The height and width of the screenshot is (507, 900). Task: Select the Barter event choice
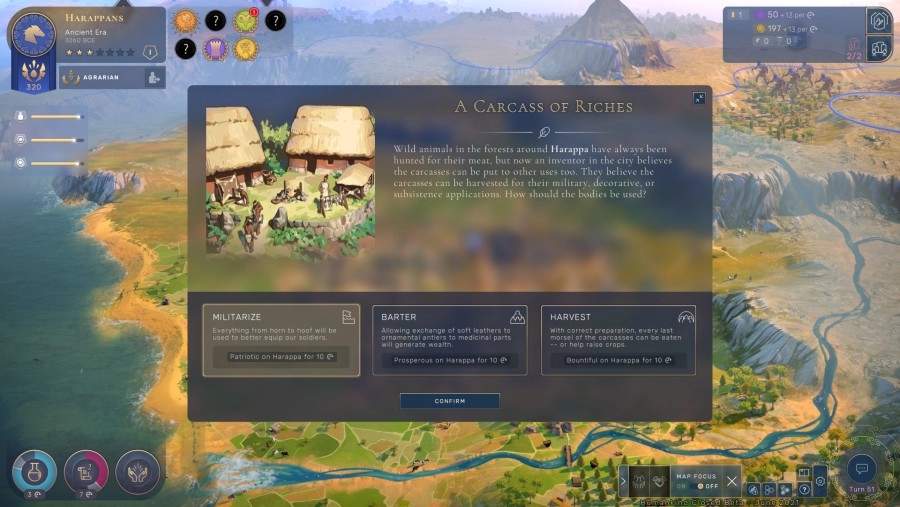(449, 339)
